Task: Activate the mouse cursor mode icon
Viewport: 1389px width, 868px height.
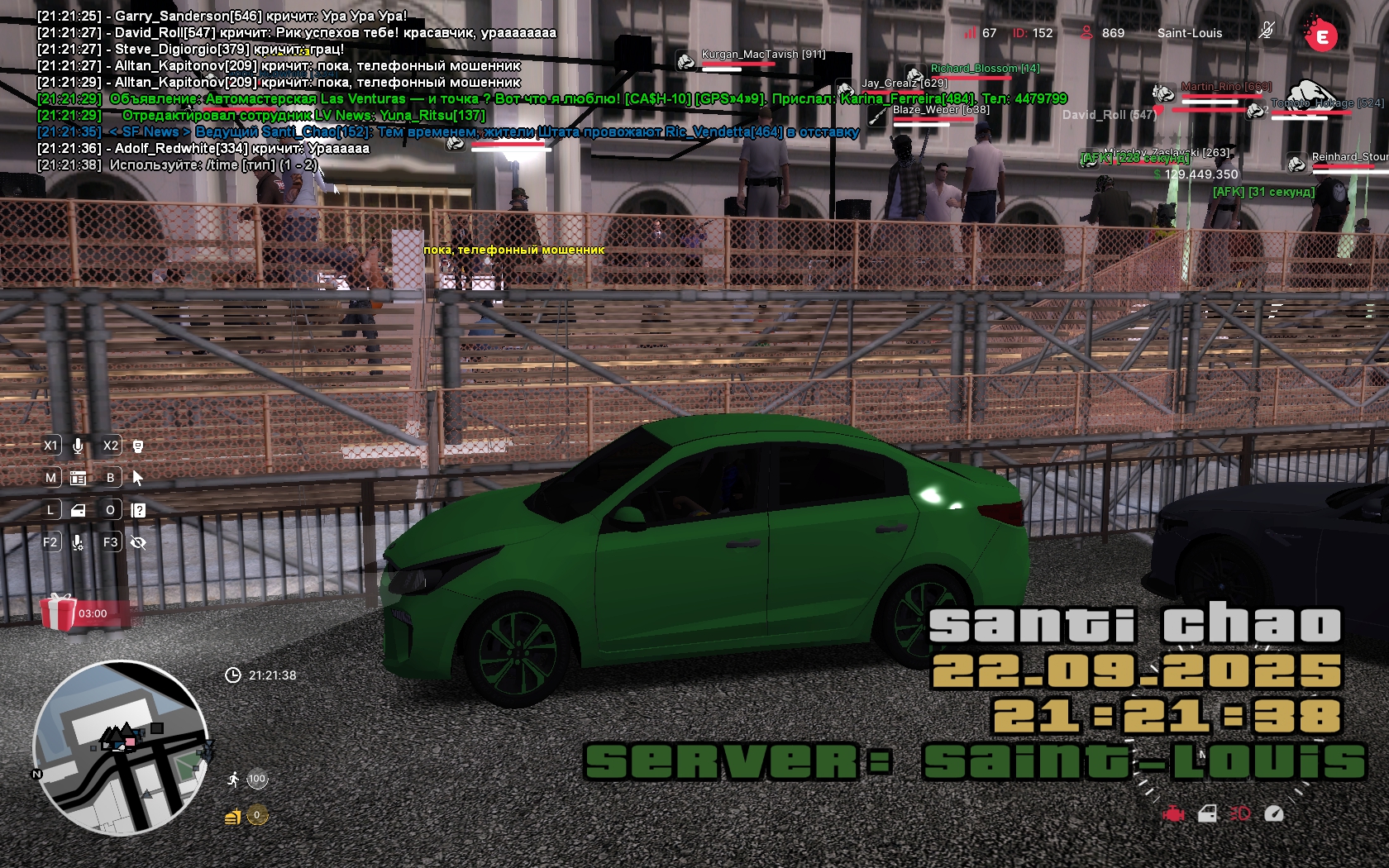Action: point(138,478)
